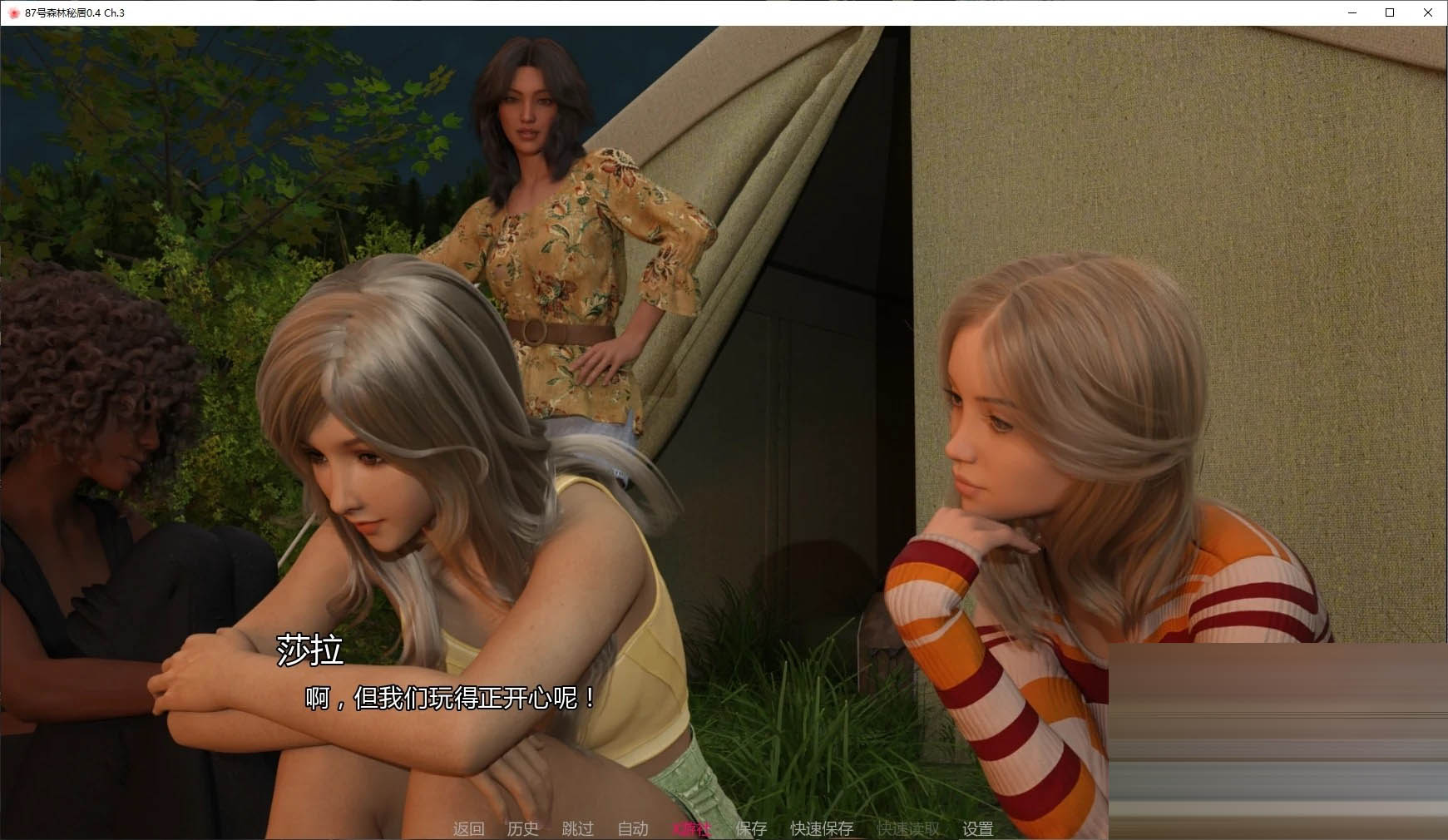Load progress with 快速读取
This screenshot has width=1448, height=840.
[907, 828]
